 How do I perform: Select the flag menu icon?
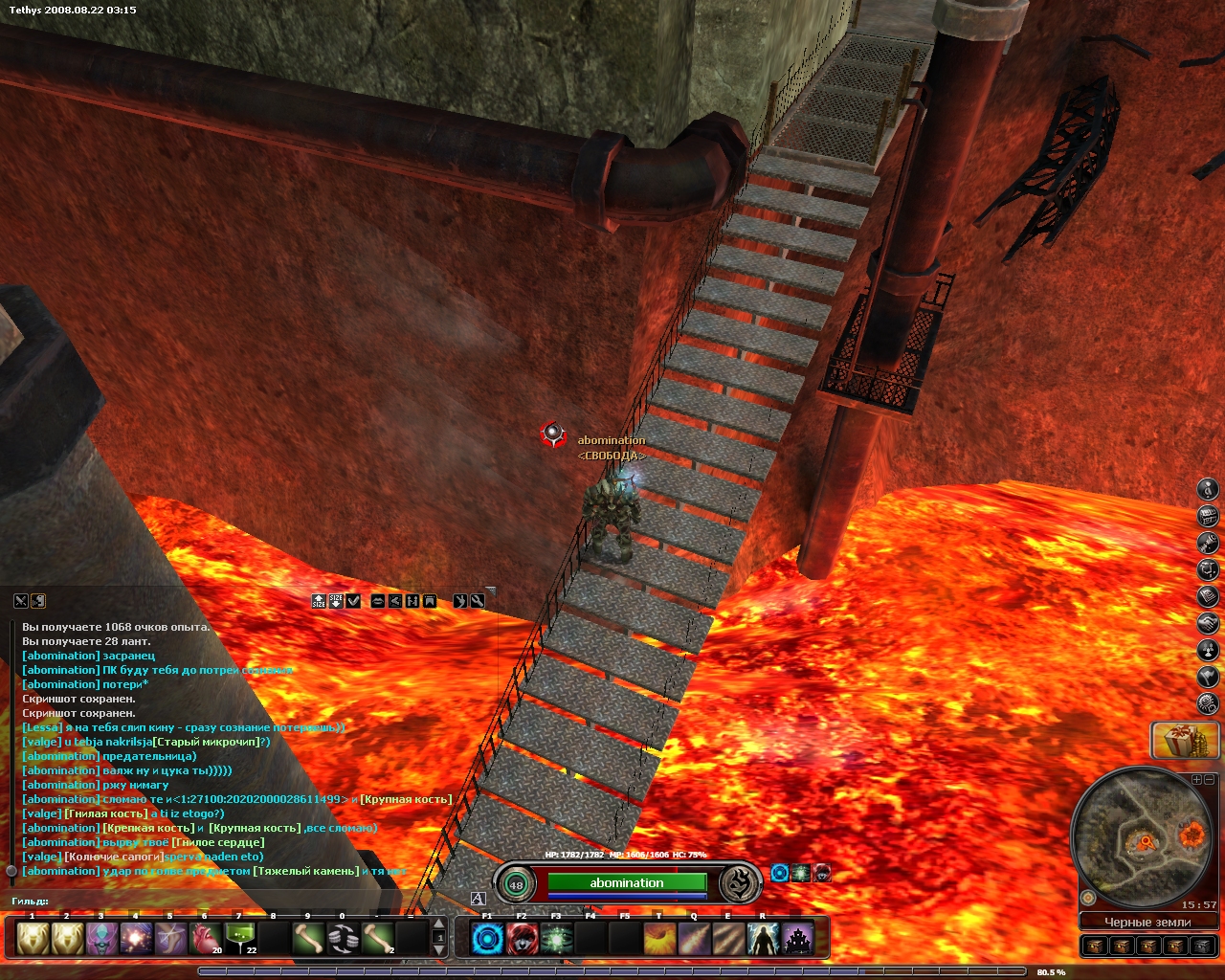click(x=1209, y=677)
